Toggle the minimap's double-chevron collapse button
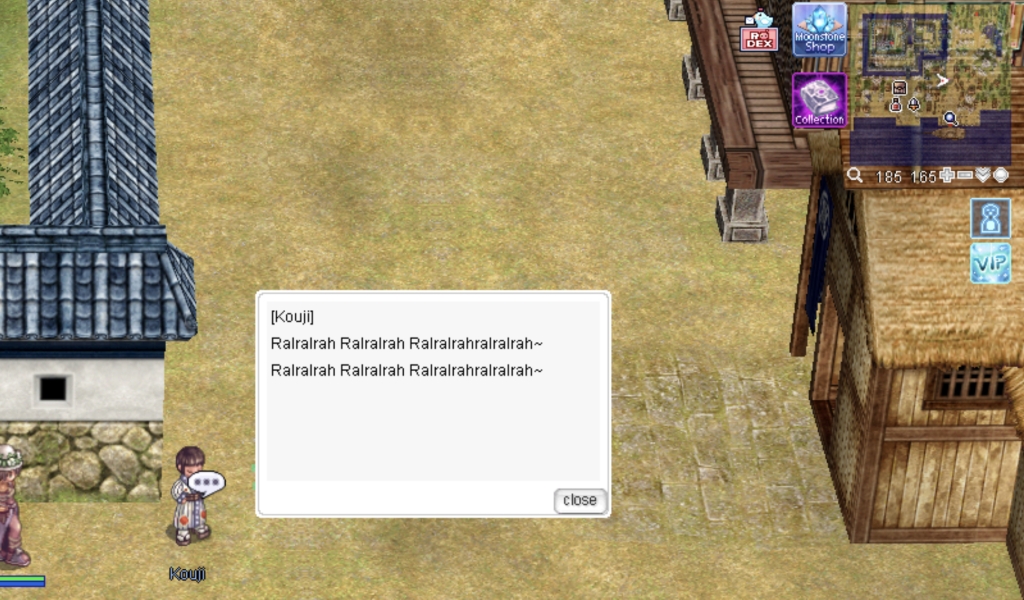The height and width of the screenshot is (600, 1024). pos(983,176)
